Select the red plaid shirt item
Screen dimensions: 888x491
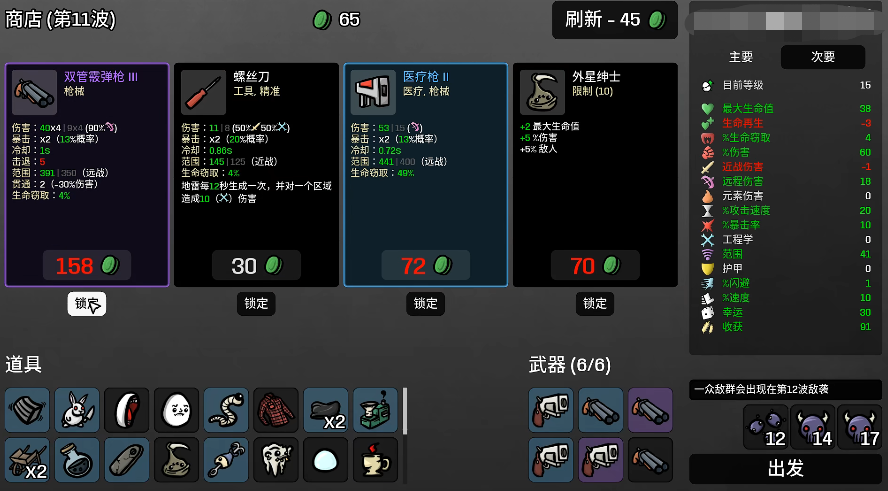click(276, 410)
